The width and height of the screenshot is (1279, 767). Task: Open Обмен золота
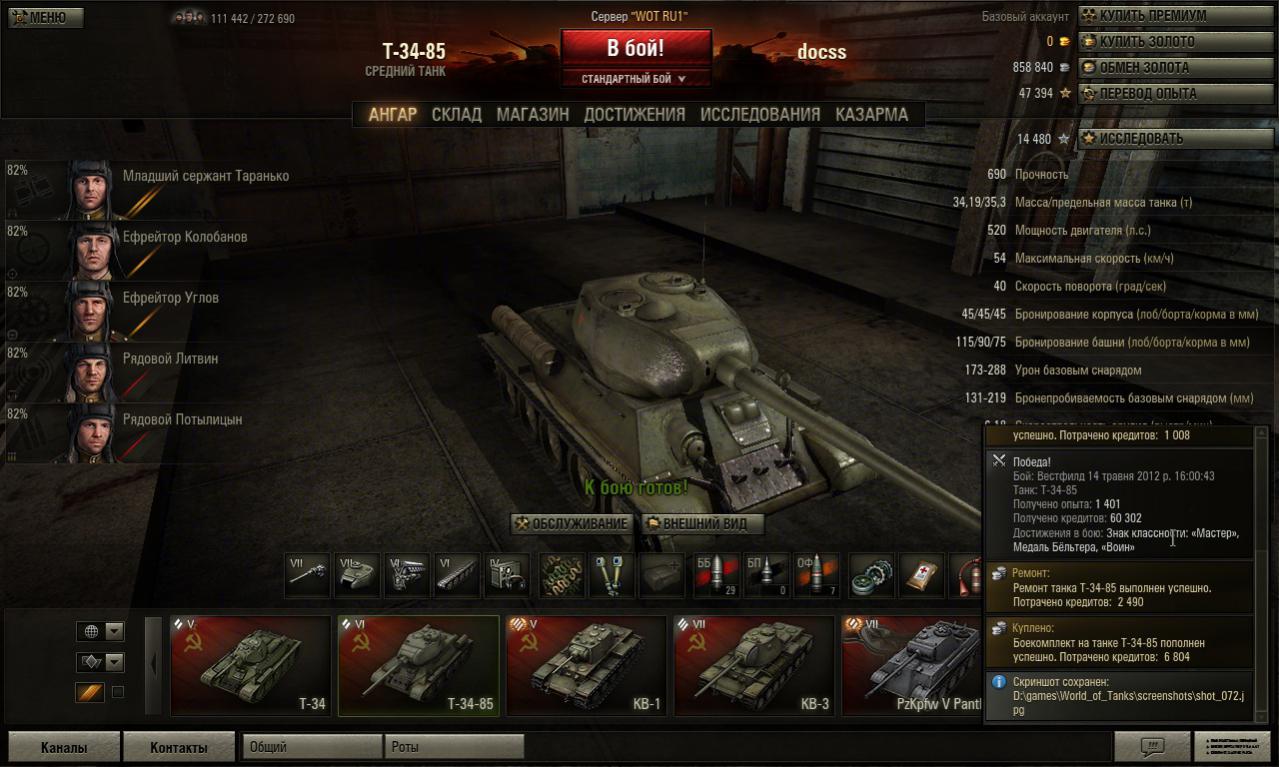[1174, 68]
